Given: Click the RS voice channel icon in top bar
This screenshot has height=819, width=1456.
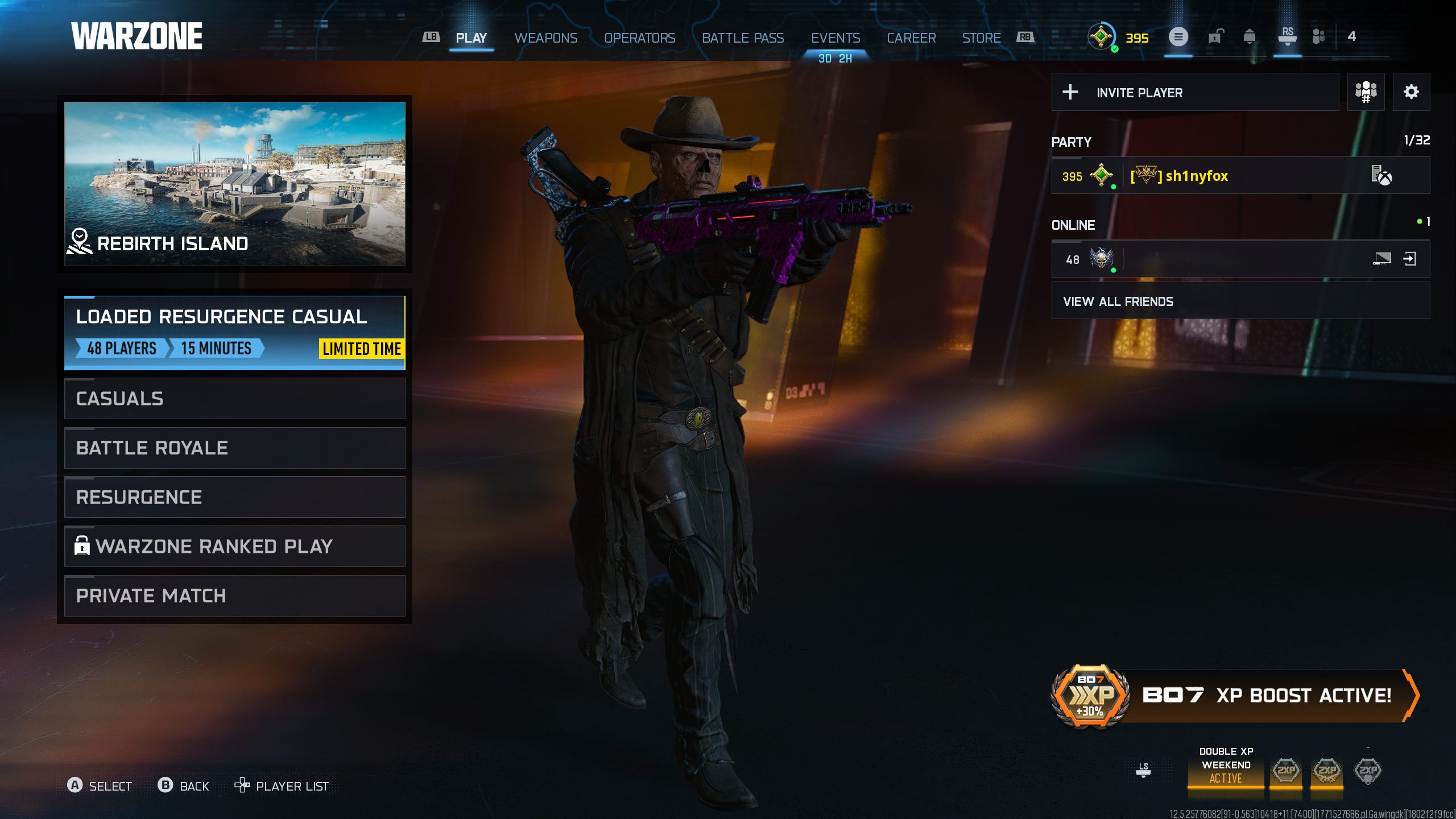Looking at the screenshot, I should pos(1288,39).
